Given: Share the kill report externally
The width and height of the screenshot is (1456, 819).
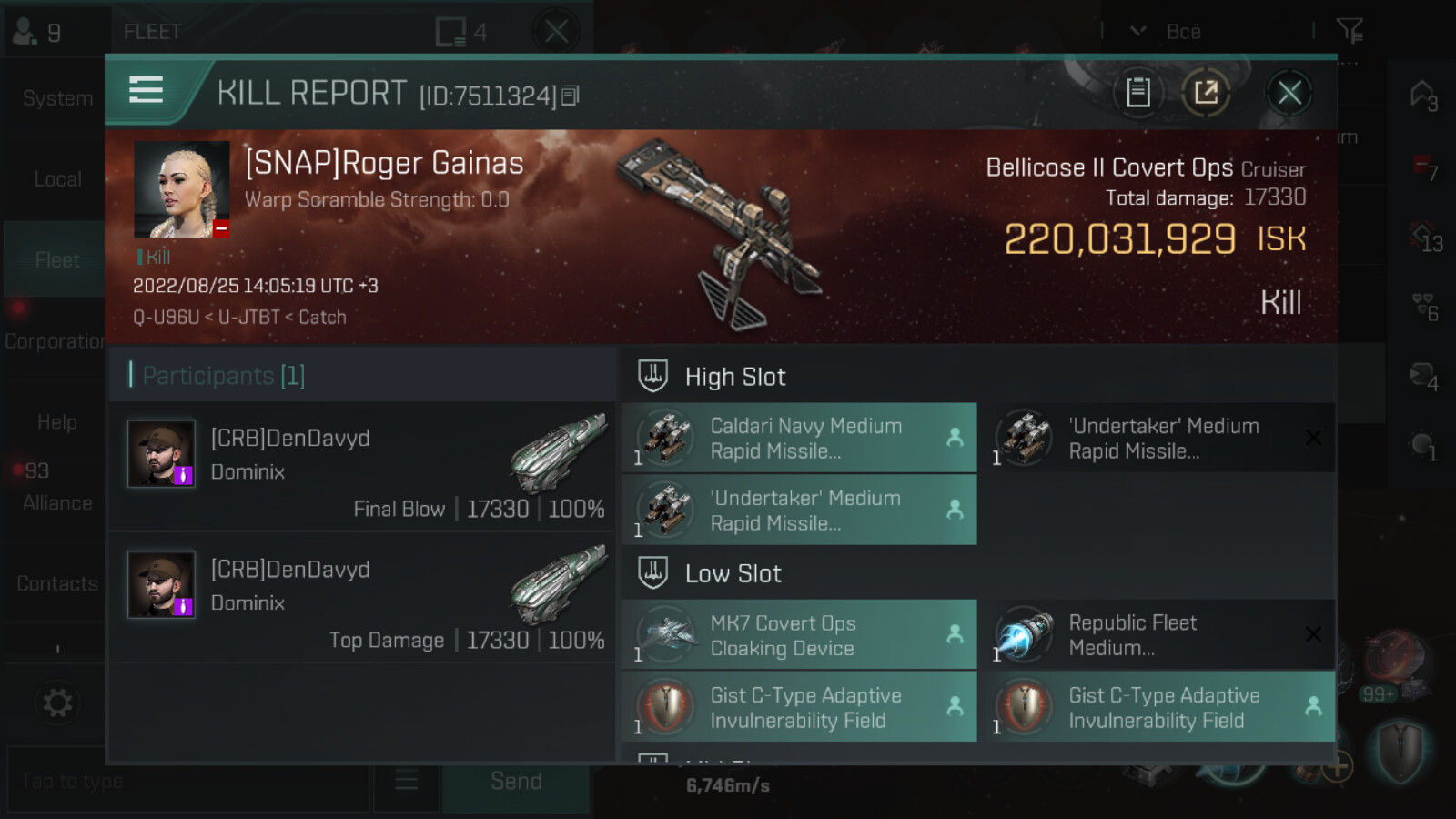Looking at the screenshot, I should 1206,93.
